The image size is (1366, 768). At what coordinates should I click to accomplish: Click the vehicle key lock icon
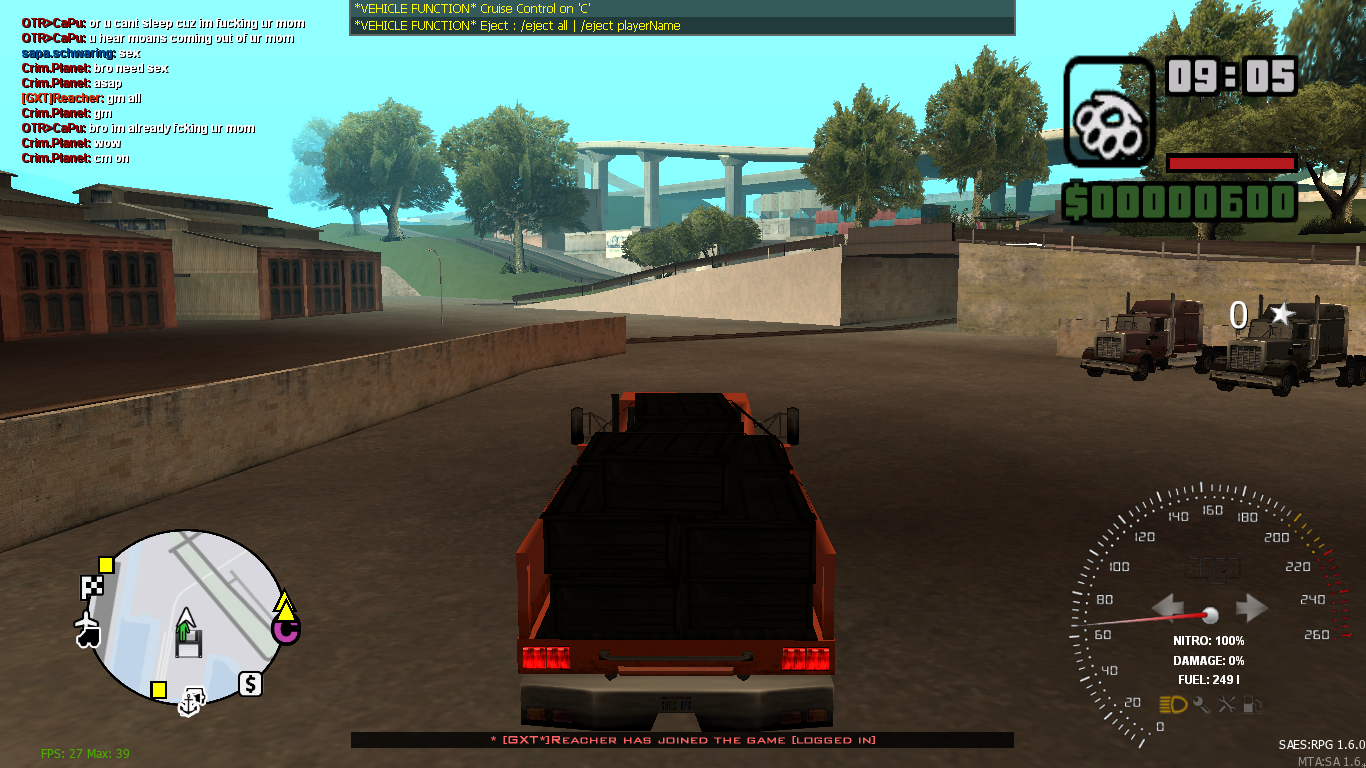1200,704
